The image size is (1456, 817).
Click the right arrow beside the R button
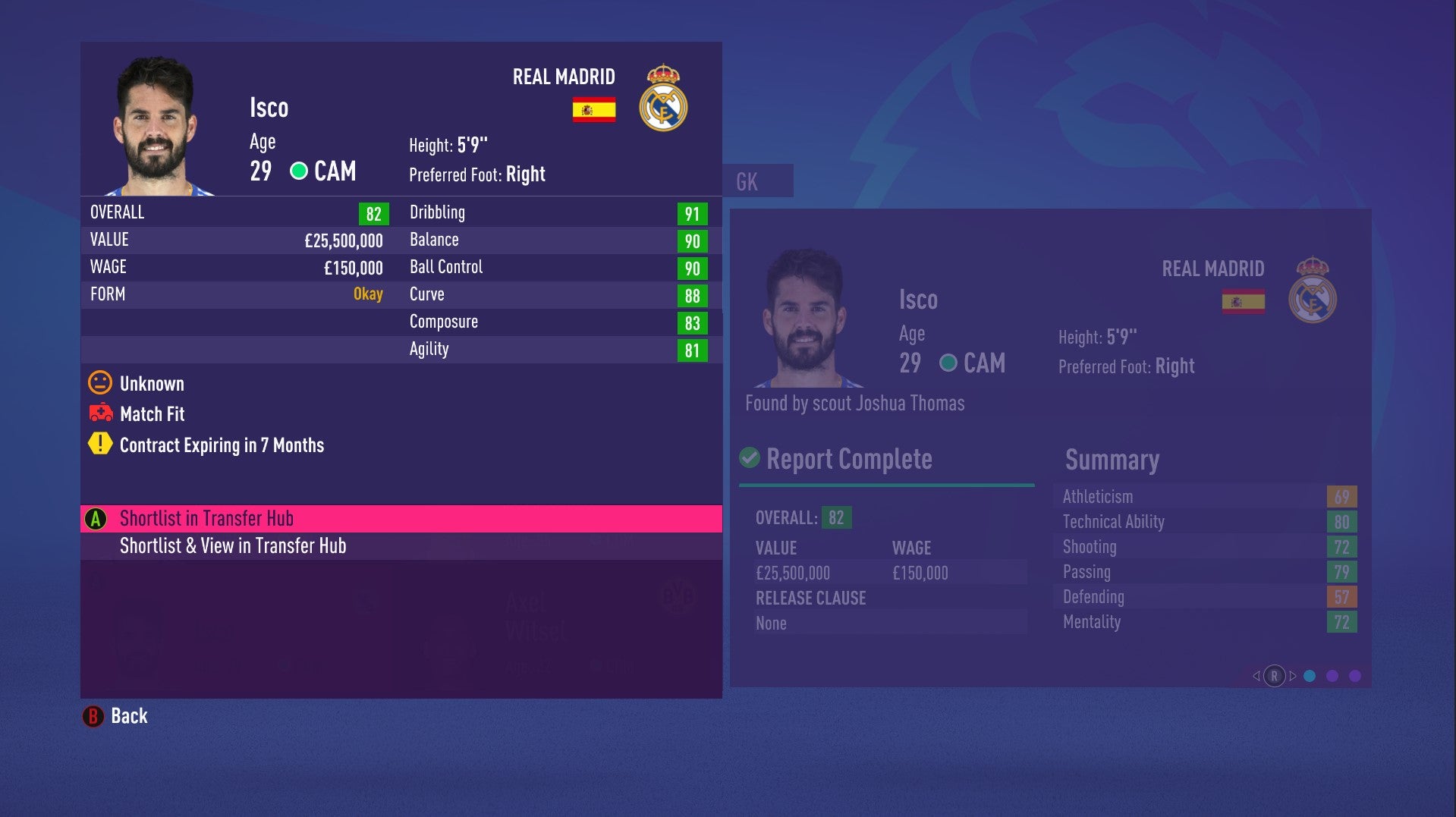click(x=1292, y=675)
